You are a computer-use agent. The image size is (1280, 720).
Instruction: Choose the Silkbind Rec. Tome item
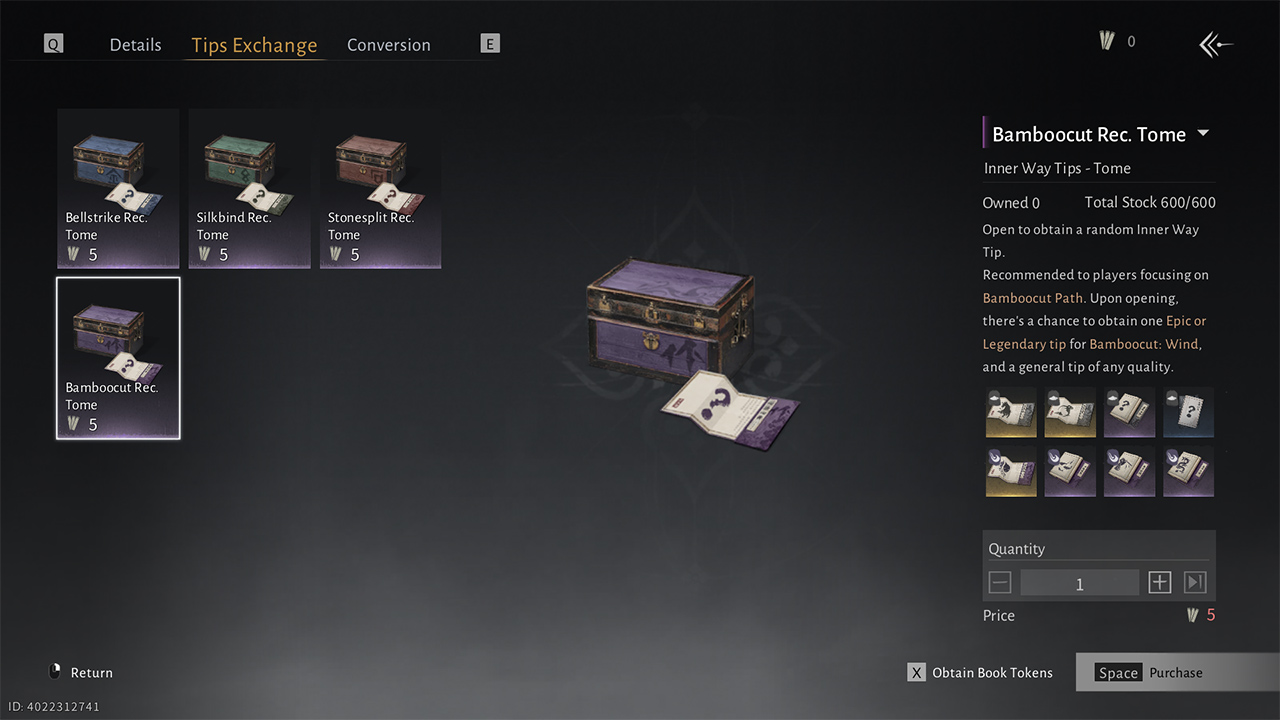[249, 188]
